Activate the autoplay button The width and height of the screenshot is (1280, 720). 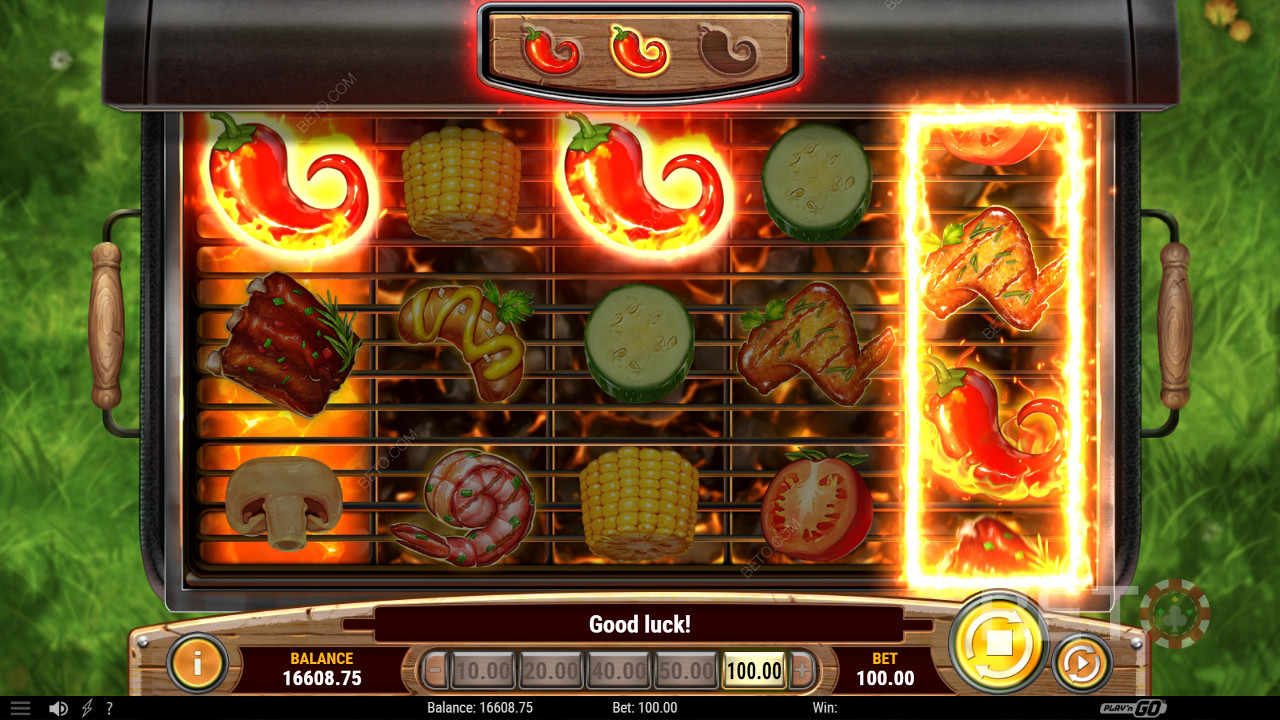click(1081, 662)
